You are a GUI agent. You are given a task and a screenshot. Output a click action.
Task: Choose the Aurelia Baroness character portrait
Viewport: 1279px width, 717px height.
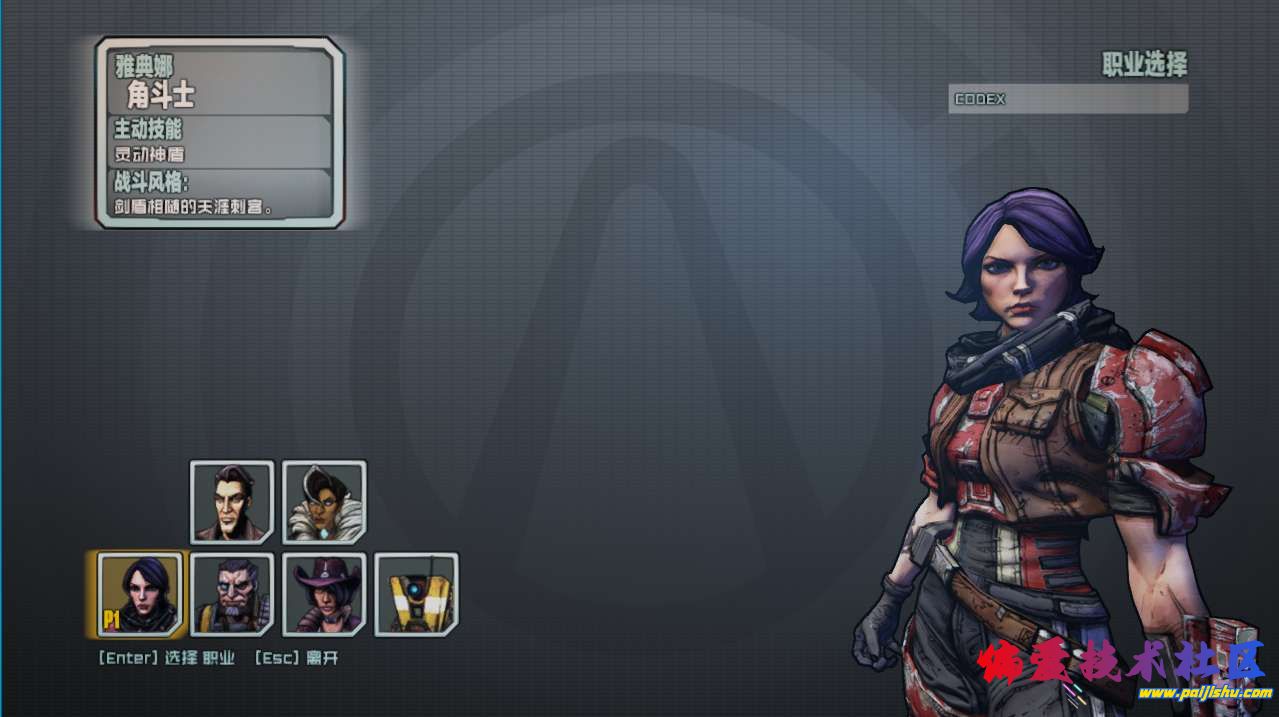coord(324,502)
